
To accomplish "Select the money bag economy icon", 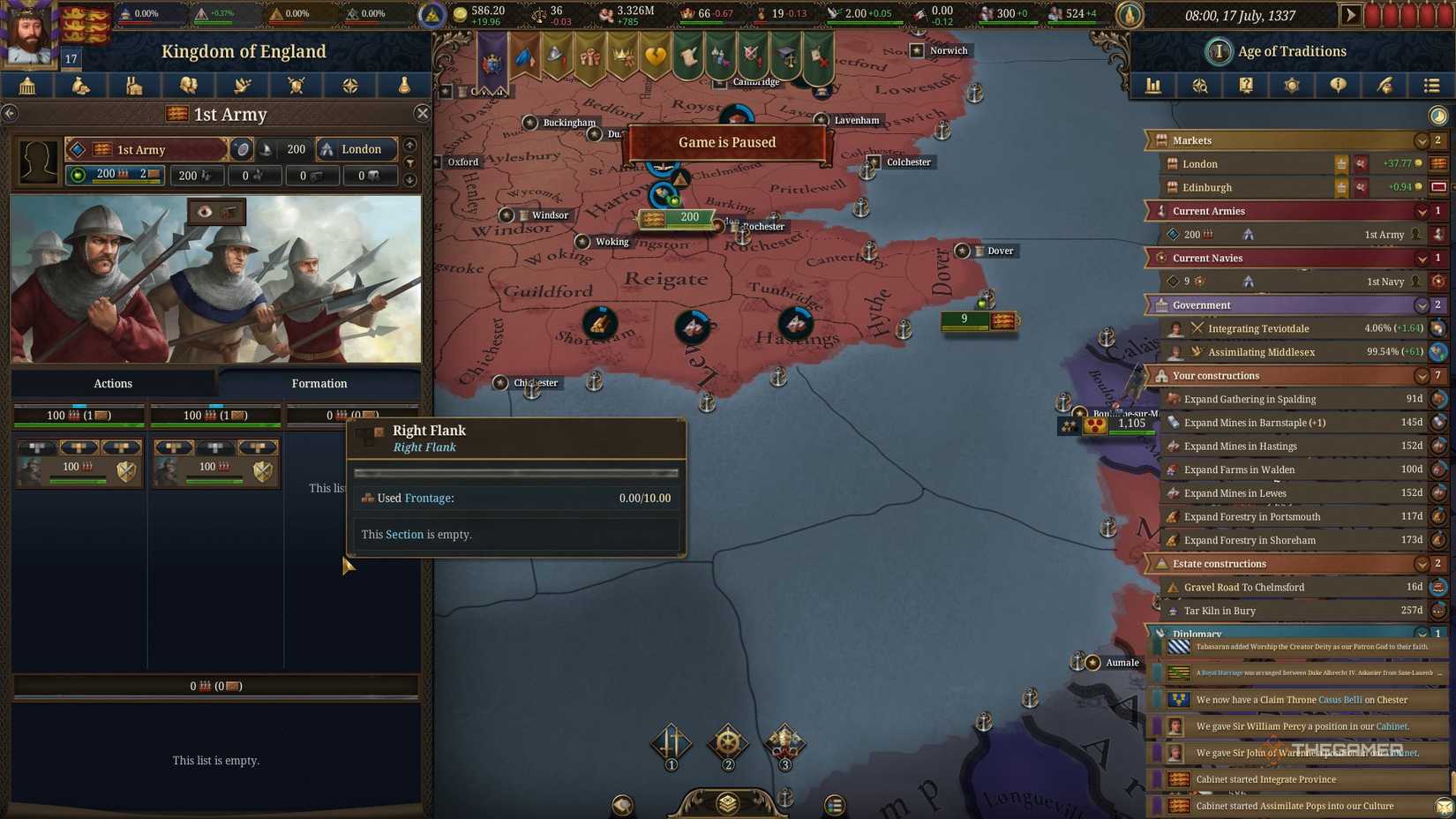I will (81, 86).
